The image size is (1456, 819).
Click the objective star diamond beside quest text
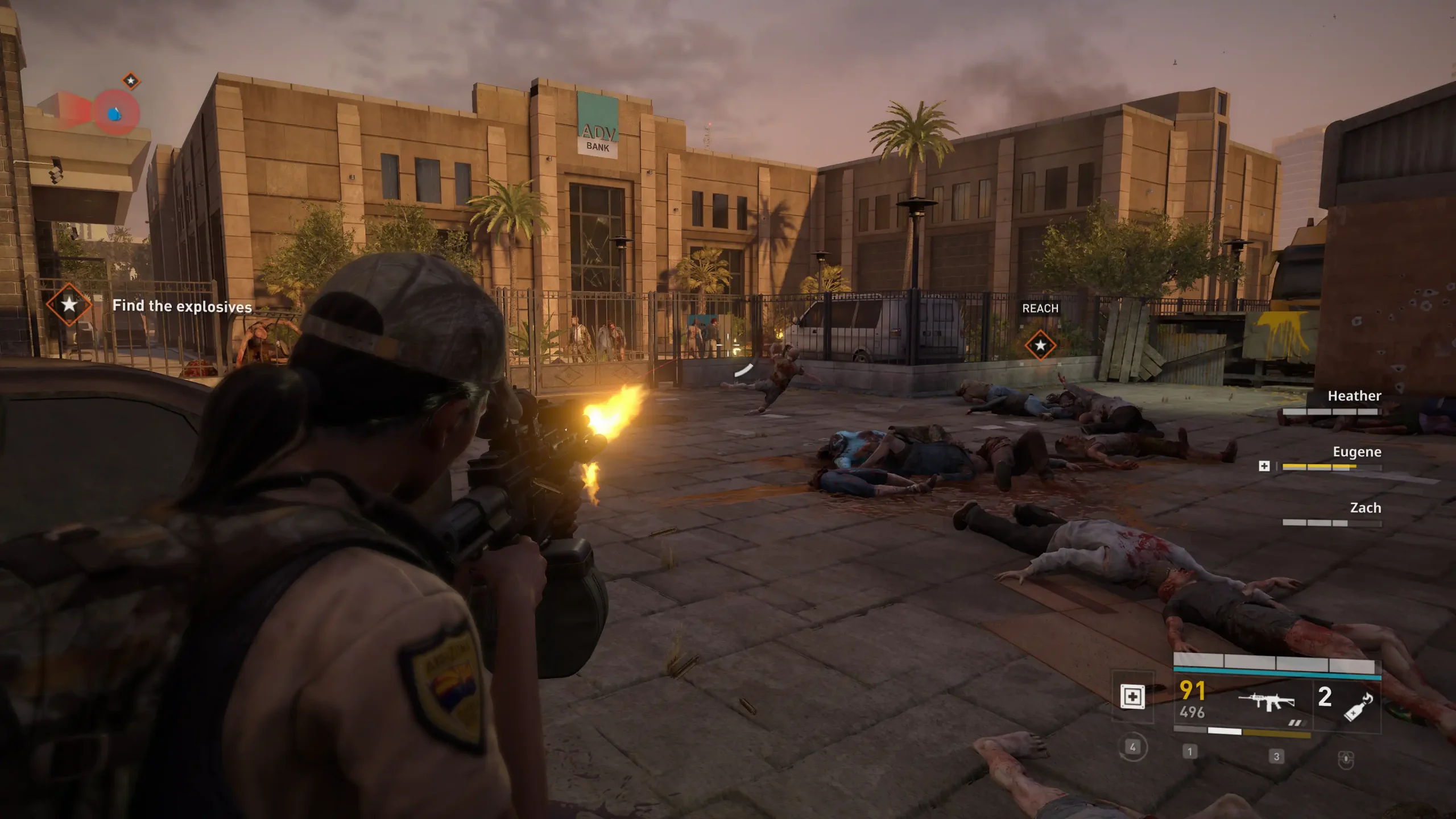[x=69, y=305]
